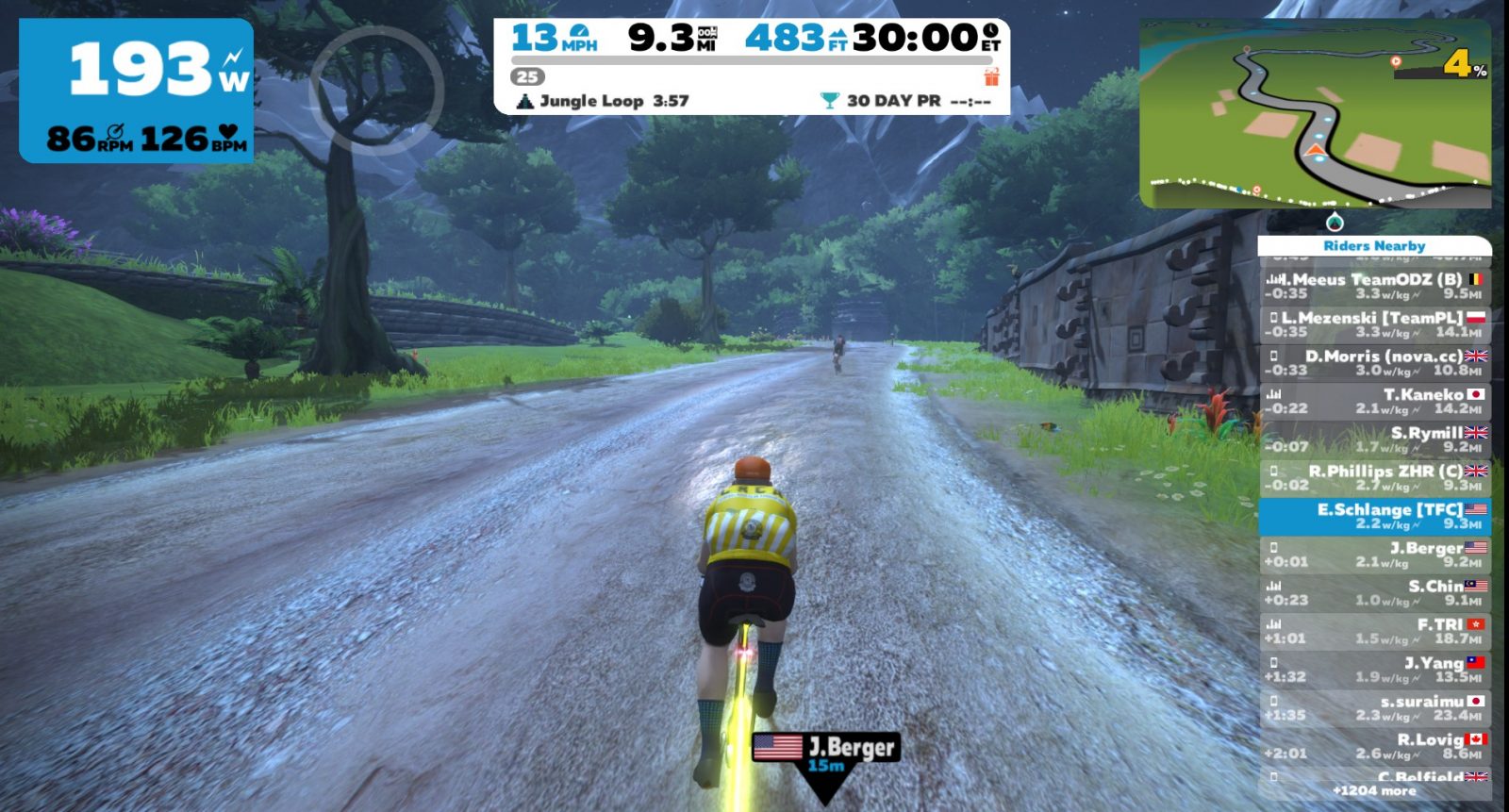Pick T.Kaneko from Riders Nearby

1374,401
